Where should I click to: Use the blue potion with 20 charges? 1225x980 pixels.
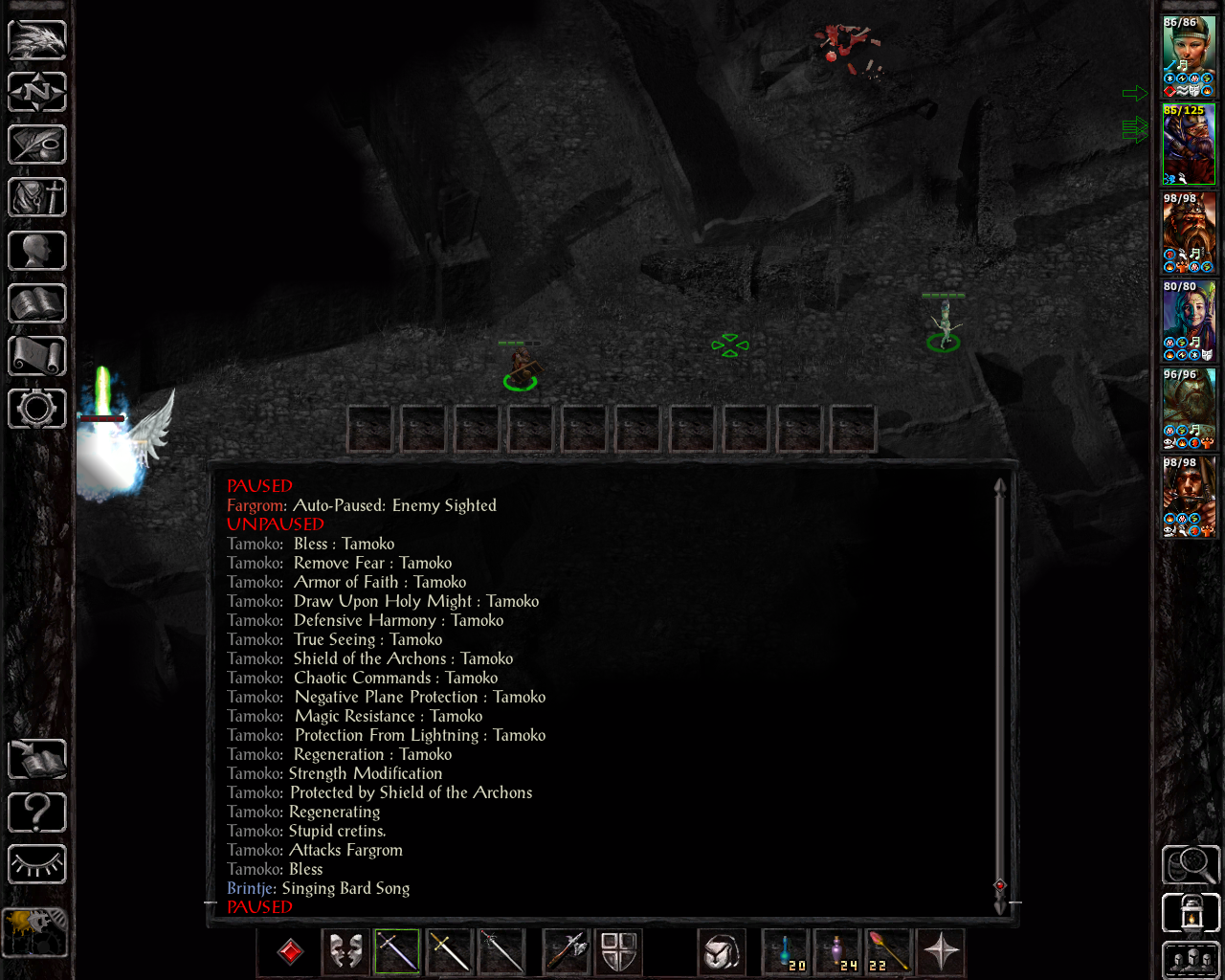click(x=786, y=952)
